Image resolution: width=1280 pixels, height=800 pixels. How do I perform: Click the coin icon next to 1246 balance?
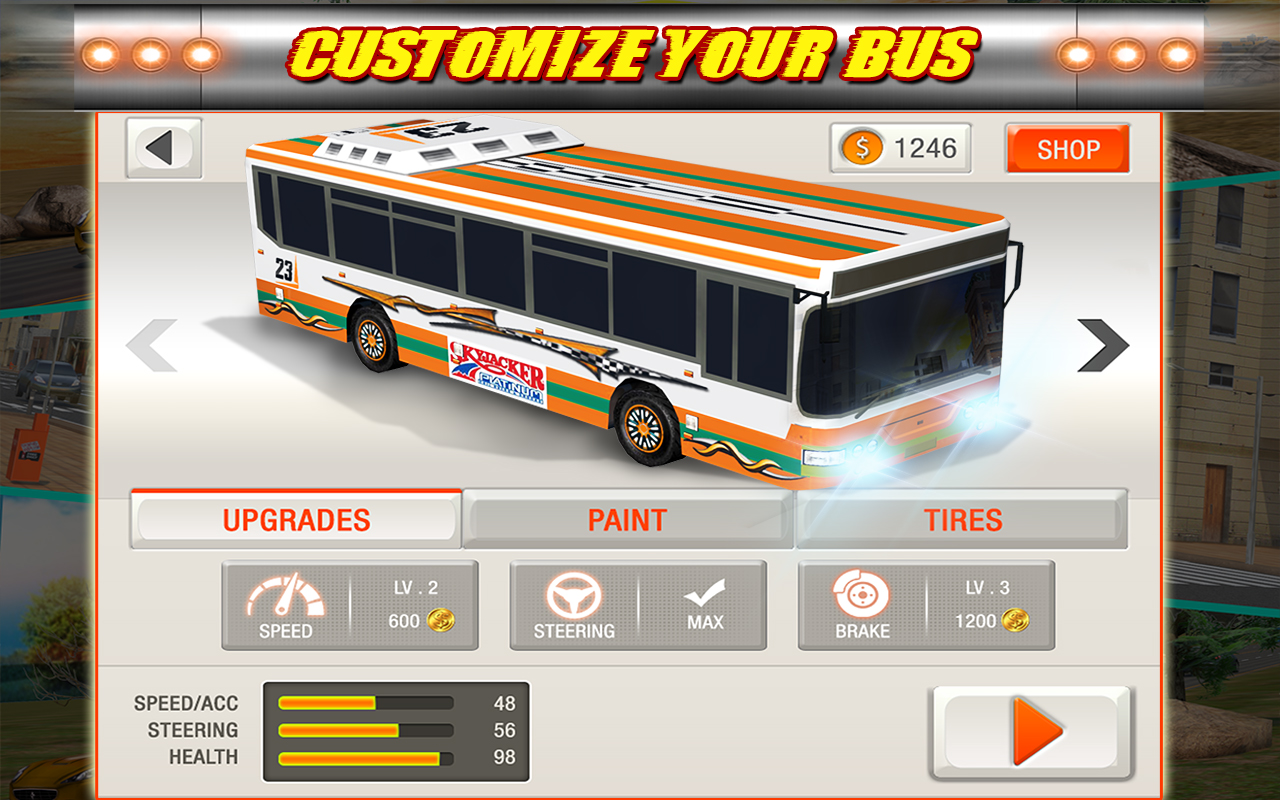coord(861,147)
